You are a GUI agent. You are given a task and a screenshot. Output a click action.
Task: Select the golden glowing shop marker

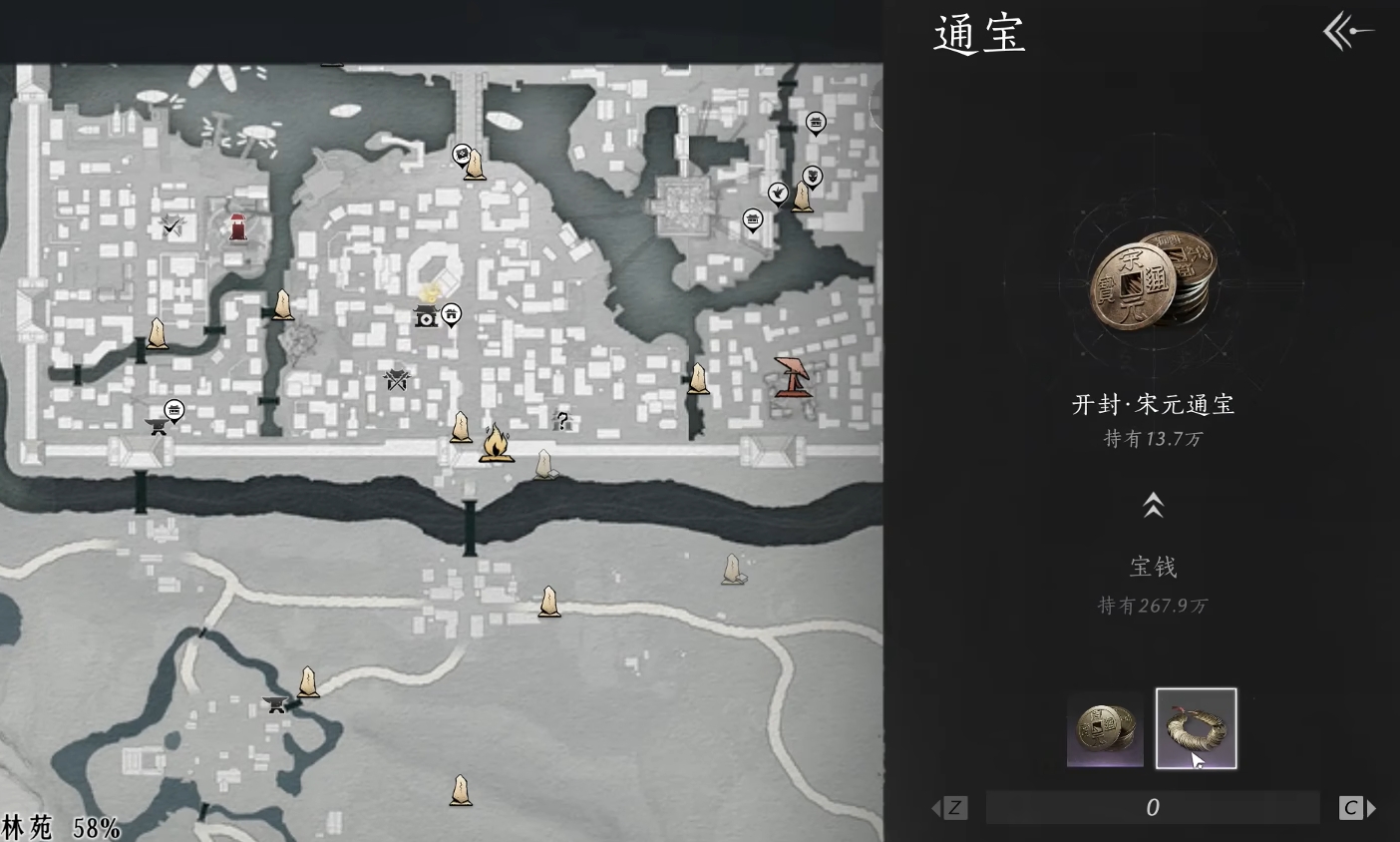(428, 312)
